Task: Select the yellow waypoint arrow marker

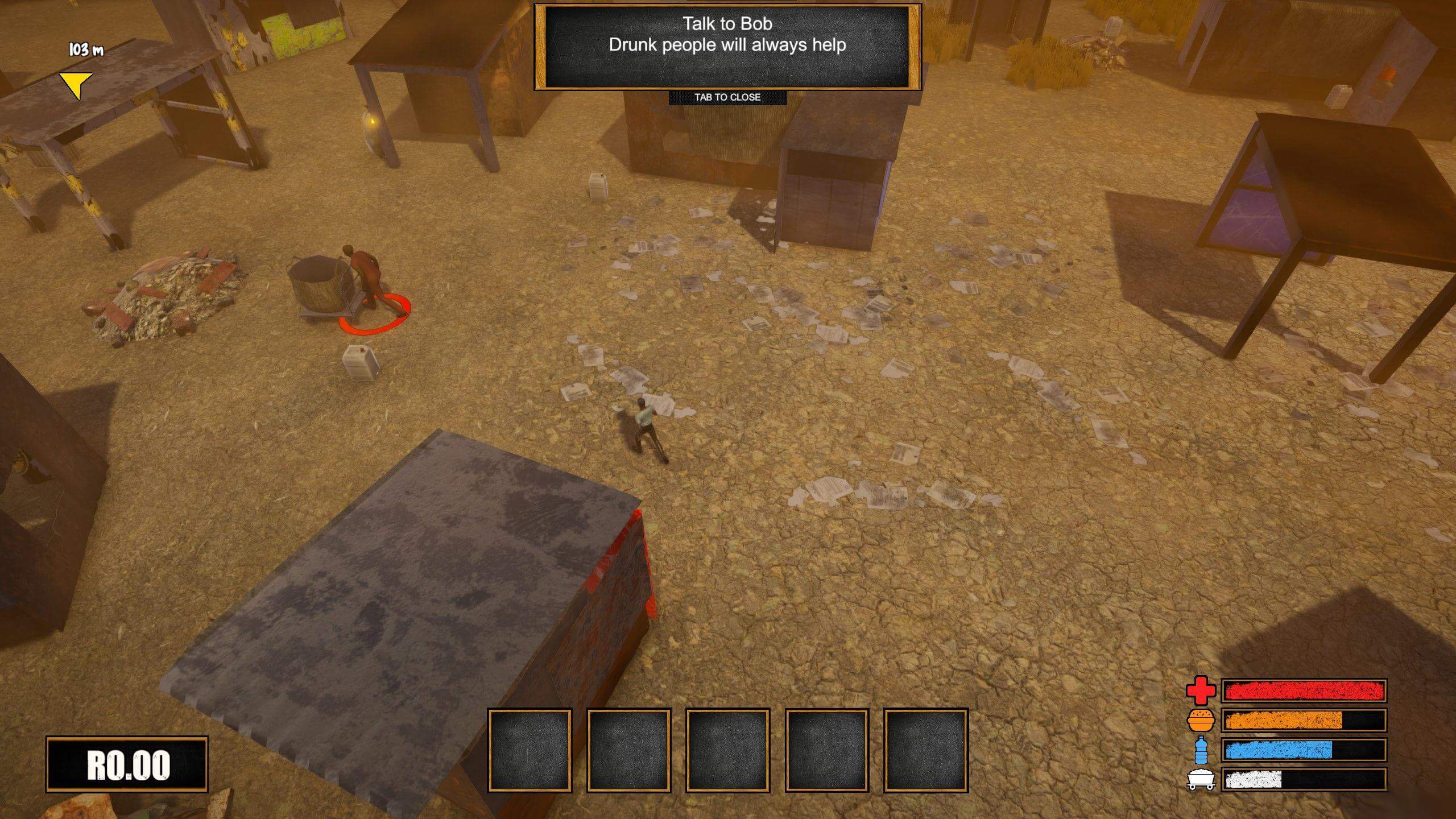Action: click(x=77, y=85)
